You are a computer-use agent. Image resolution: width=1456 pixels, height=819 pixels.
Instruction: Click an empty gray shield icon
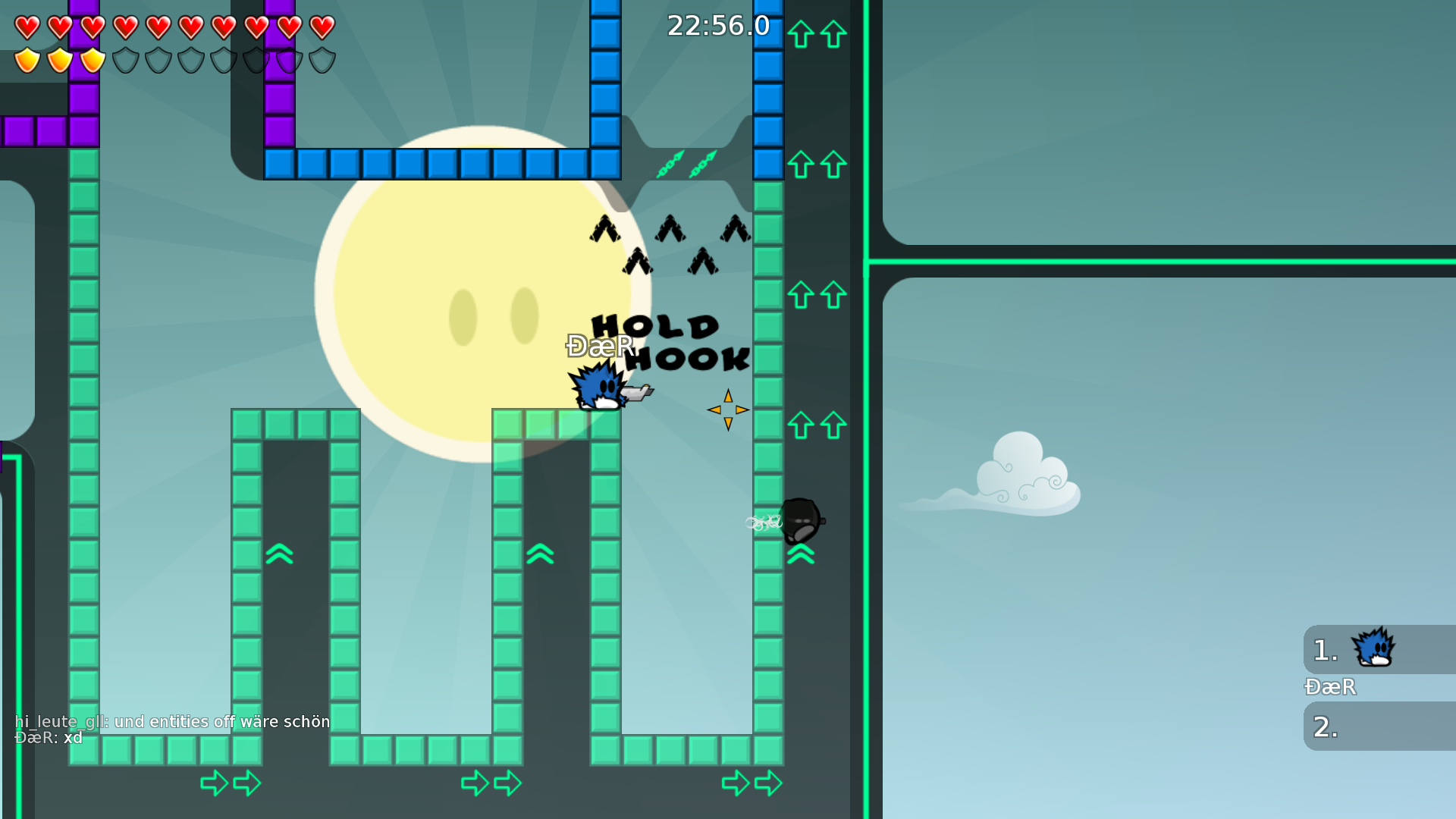pyautogui.click(x=124, y=59)
